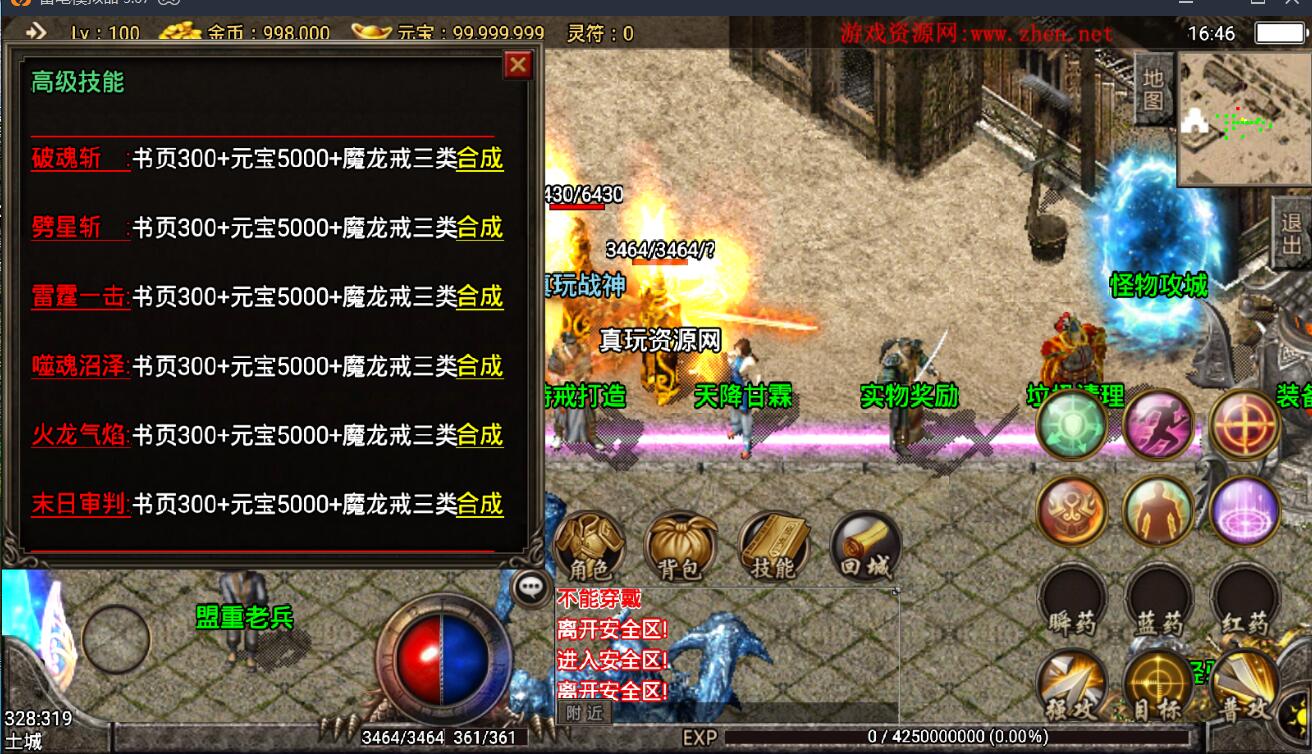This screenshot has height=754, width=1312.
Task: Open the 背包 backpack
Action: tap(680, 546)
